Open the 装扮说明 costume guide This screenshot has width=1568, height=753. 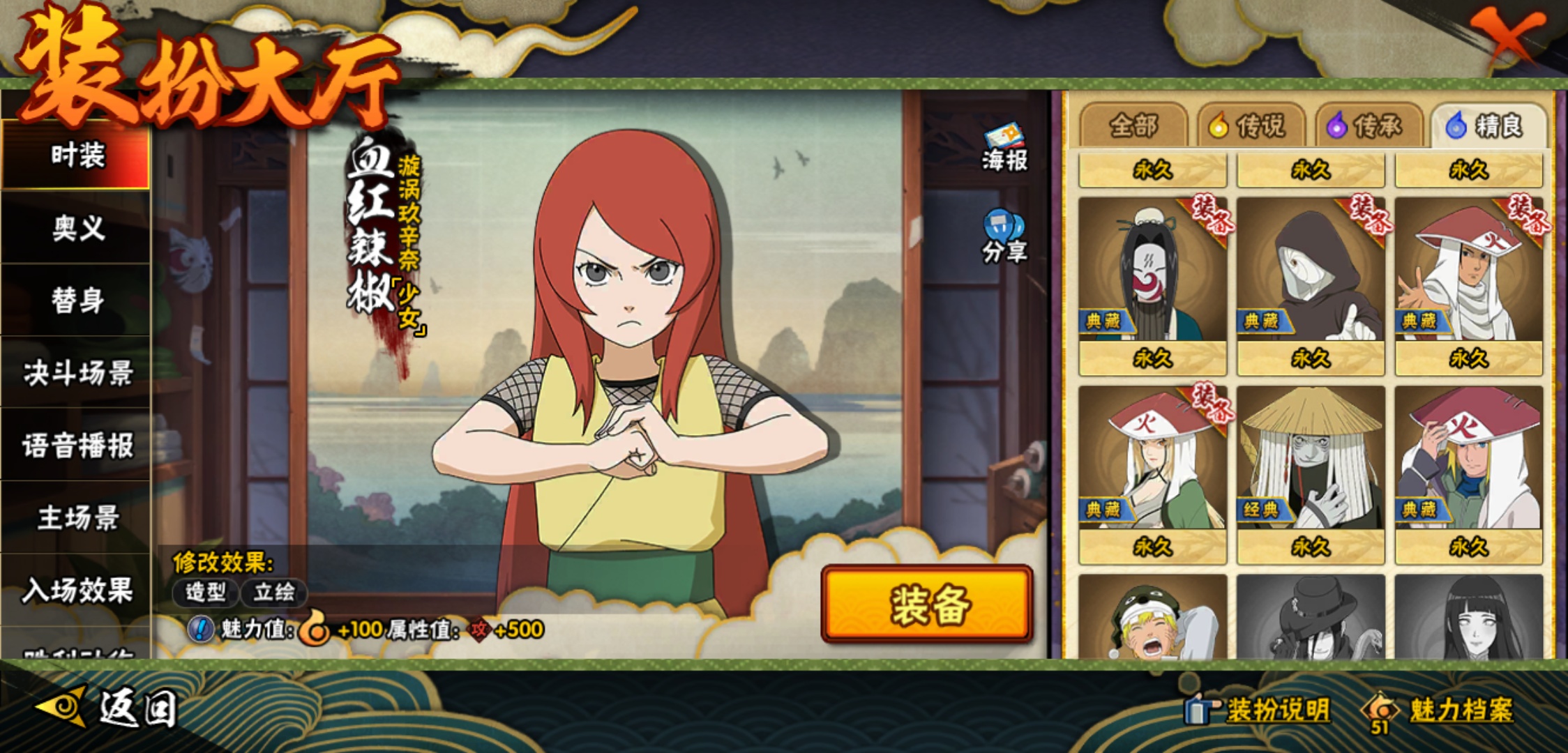(x=1259, y=710)
